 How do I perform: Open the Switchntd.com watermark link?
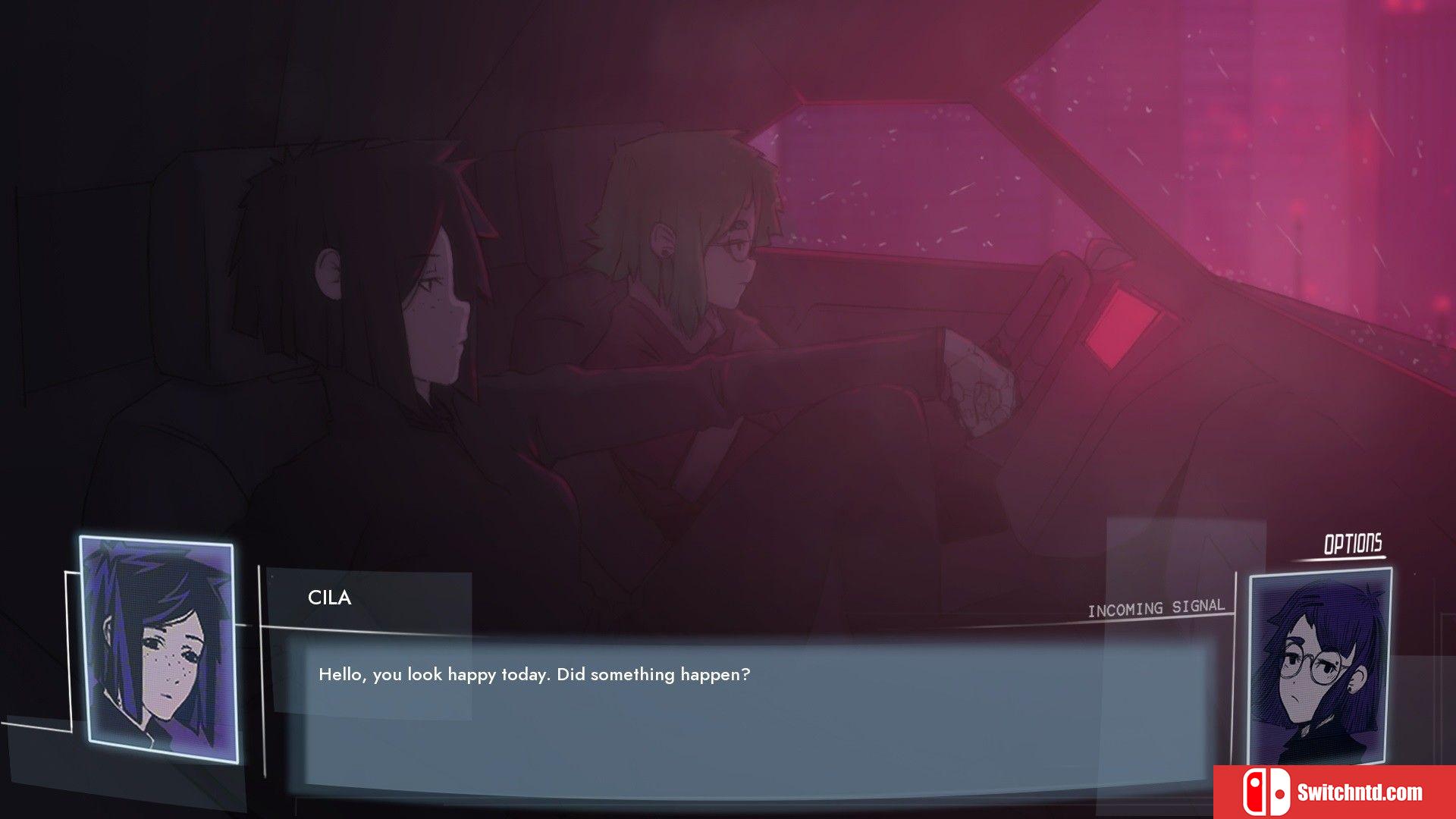pos(1334,792)
